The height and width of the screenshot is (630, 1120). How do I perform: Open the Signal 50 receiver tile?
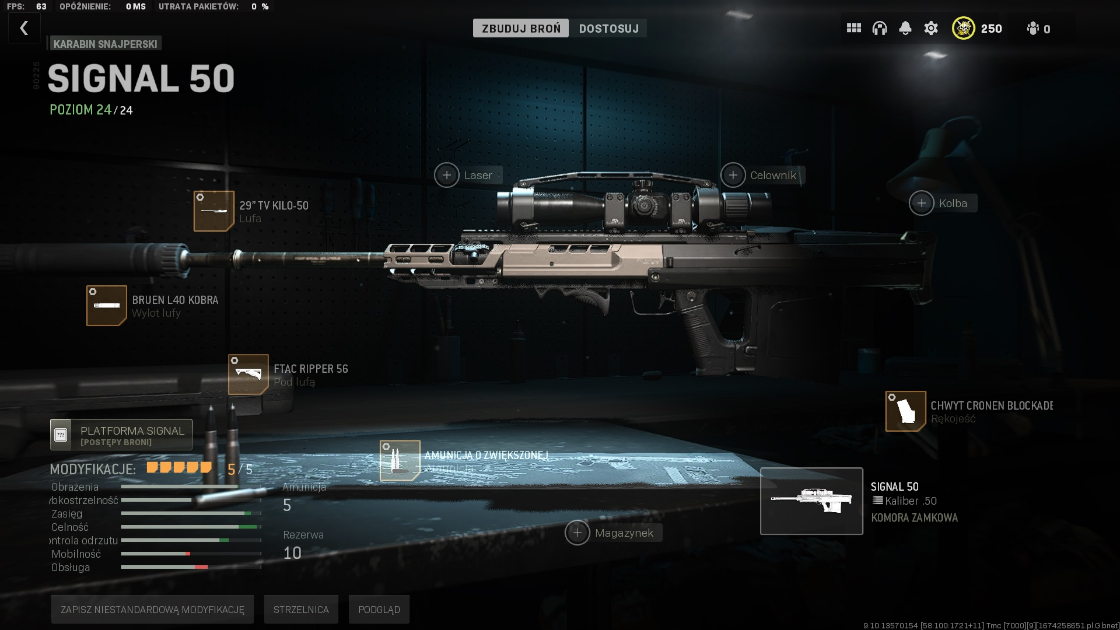click(811, 501)
